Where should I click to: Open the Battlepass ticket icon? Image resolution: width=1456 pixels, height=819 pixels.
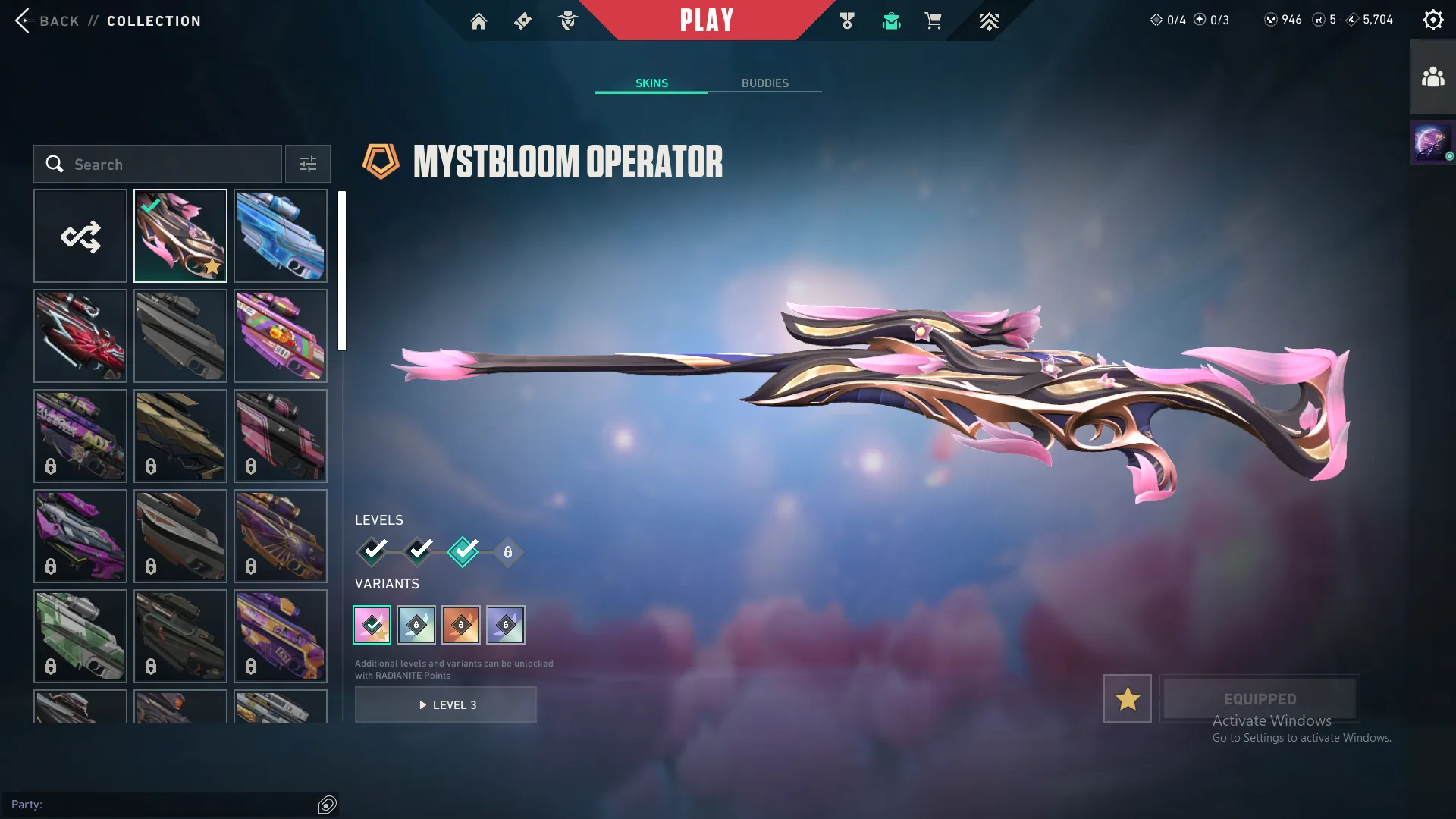[x=522, y=21]
